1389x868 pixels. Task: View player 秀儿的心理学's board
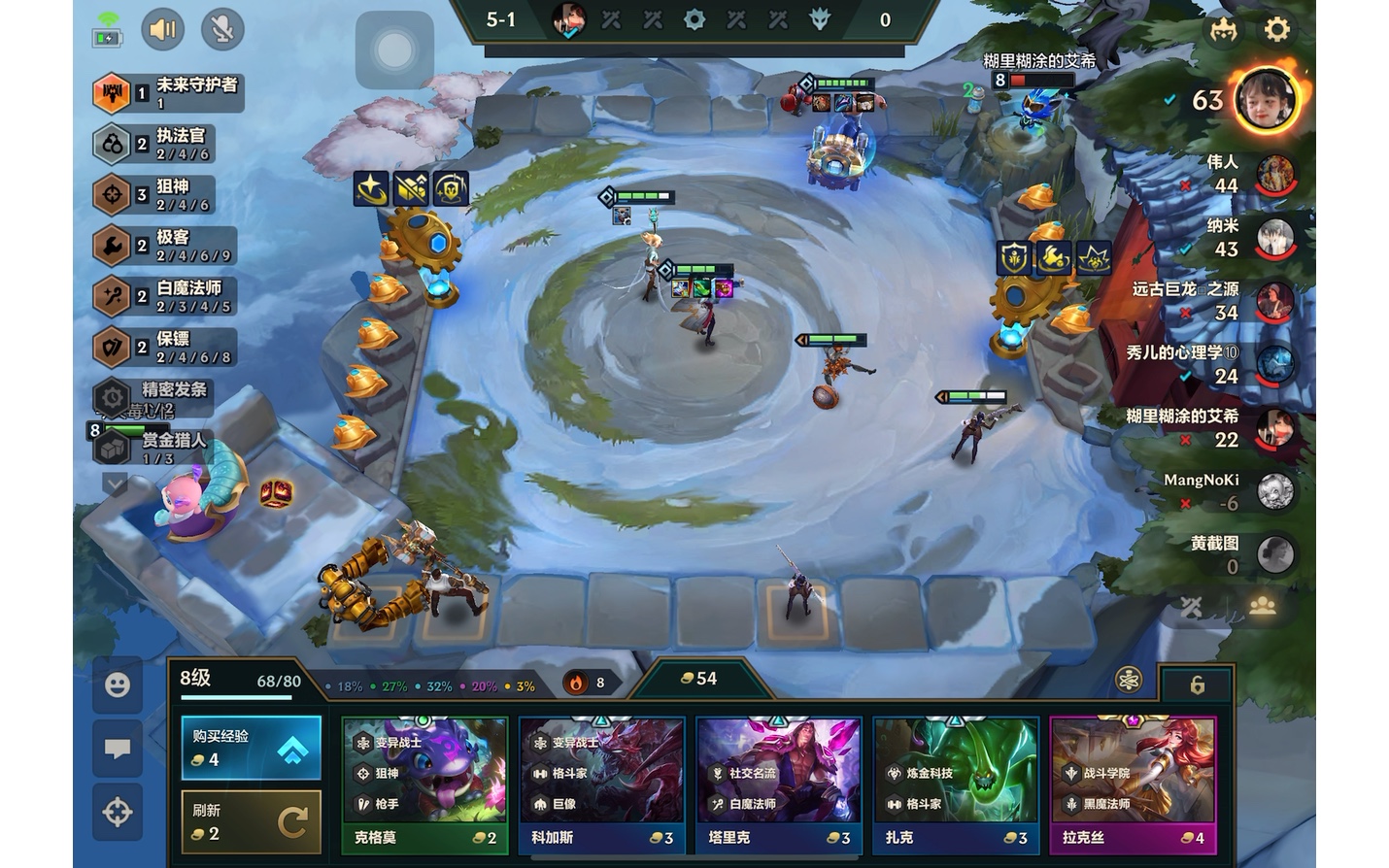click(x=1275, y=365)
